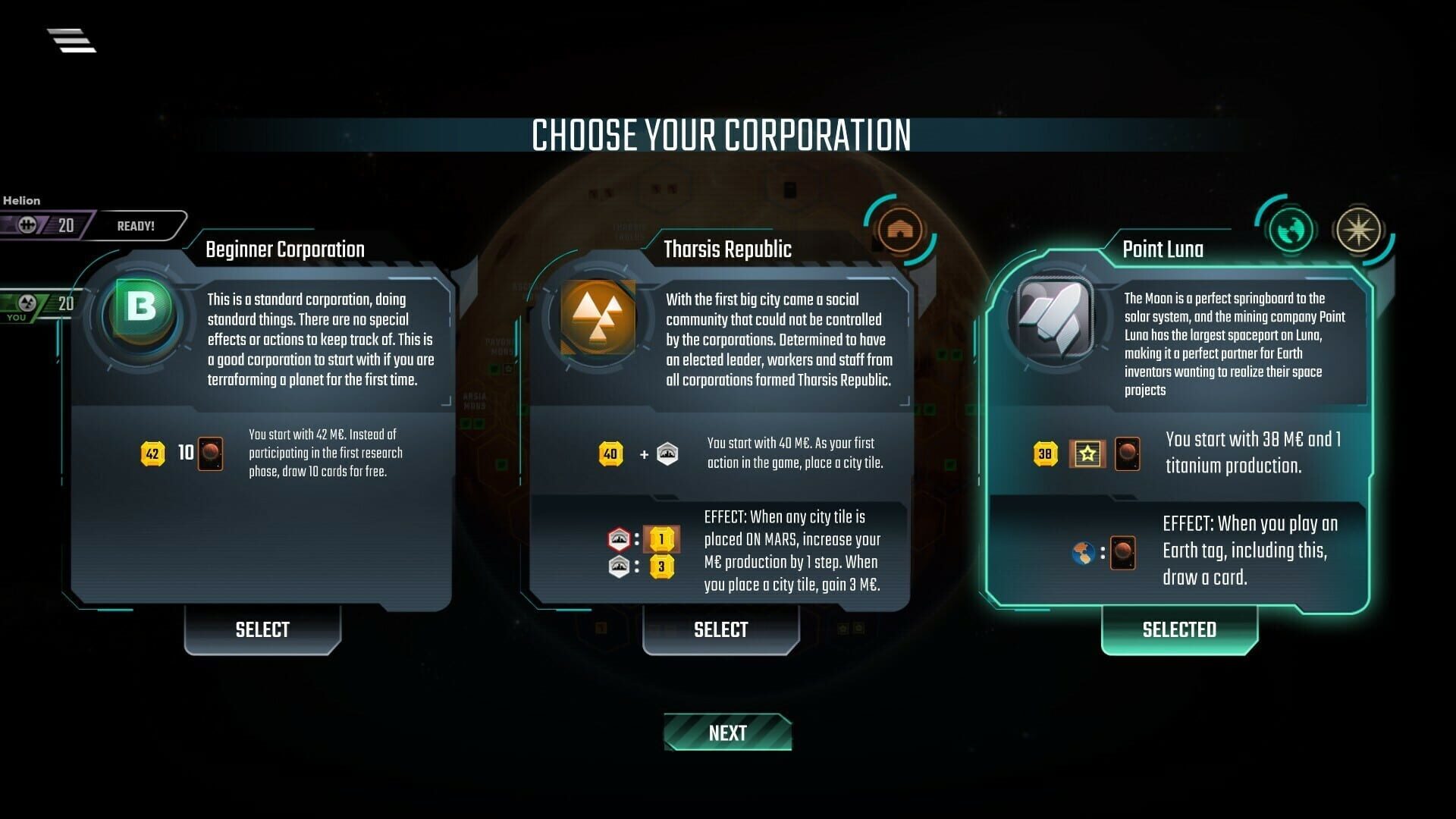The width and height of the screenshot is (1456, 819).
Task: Select the Beginner Corporation
Action: tap(262, 629)
